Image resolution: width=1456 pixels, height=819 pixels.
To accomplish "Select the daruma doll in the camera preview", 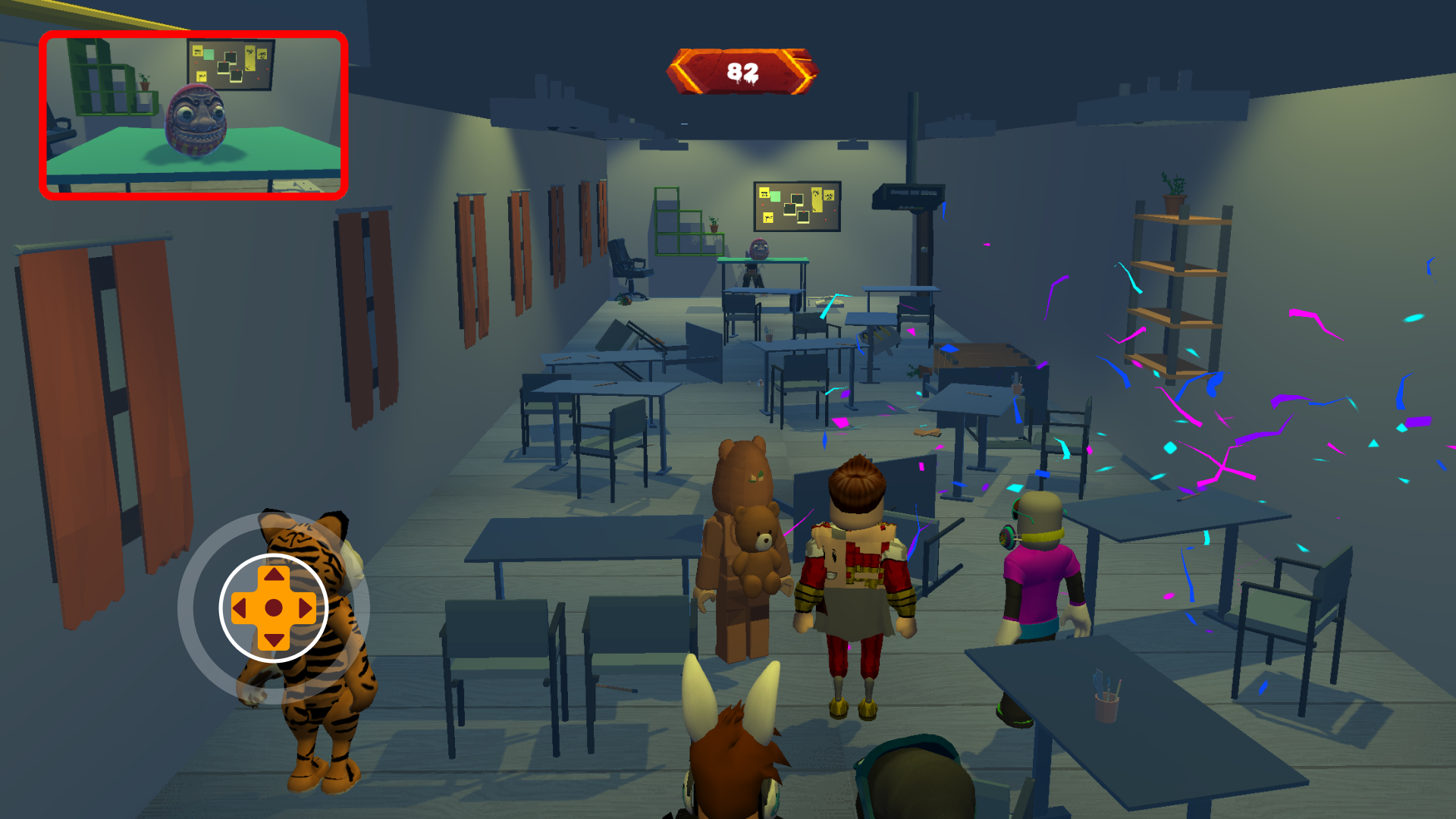I will pyautogui.click(x=196, y=121).
